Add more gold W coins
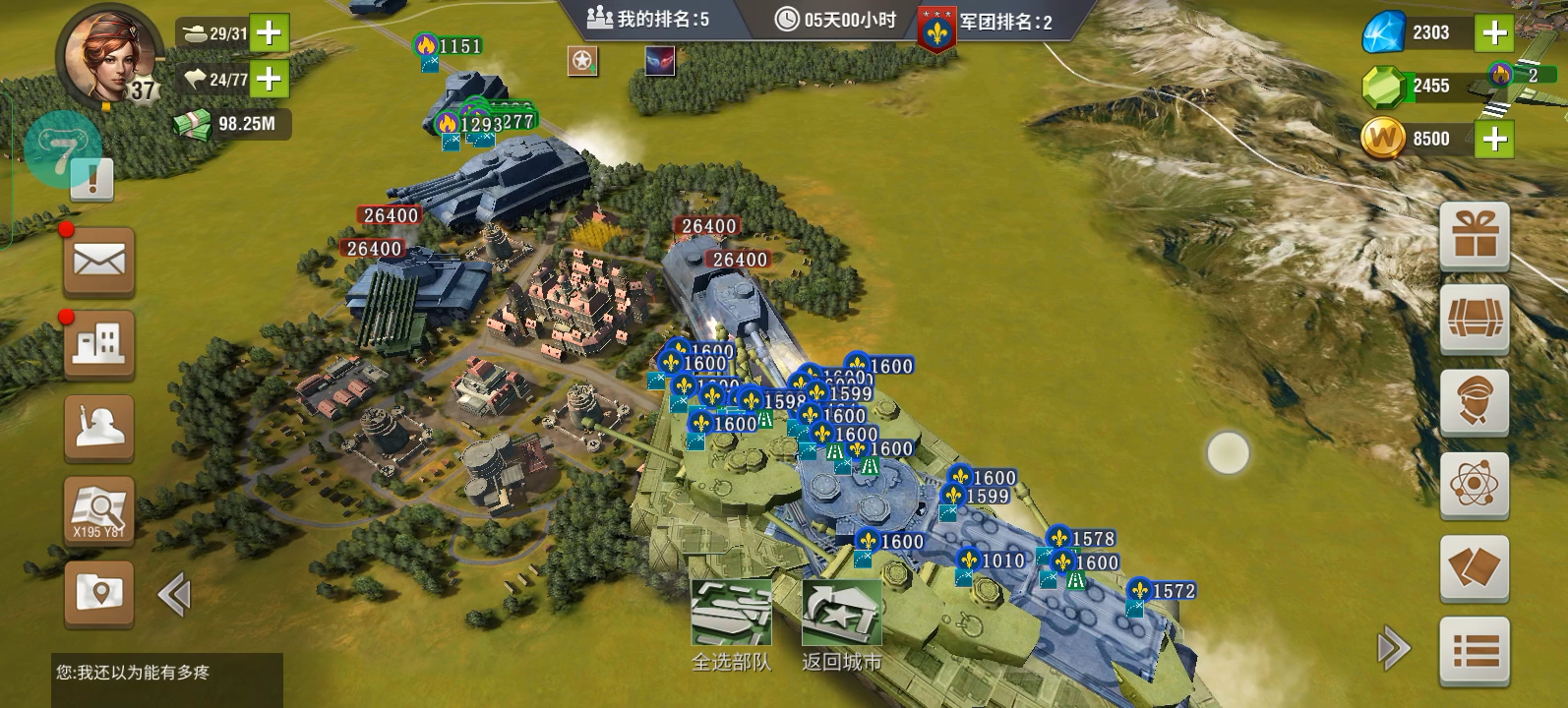1568x708 pixels. click(x=1494, y=139)
